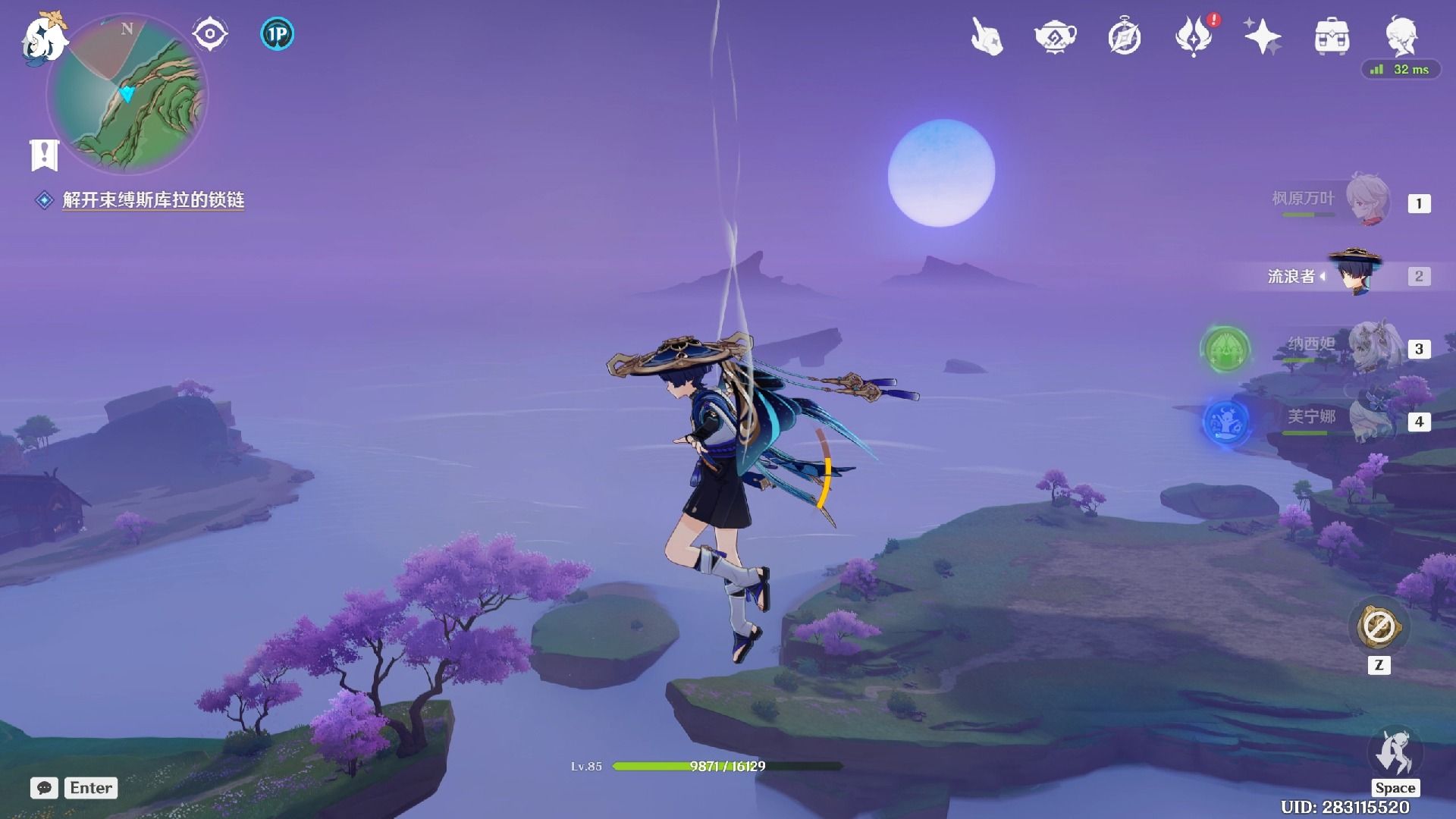Switch to party member 纳西妲

click(x=1370, y=348)
